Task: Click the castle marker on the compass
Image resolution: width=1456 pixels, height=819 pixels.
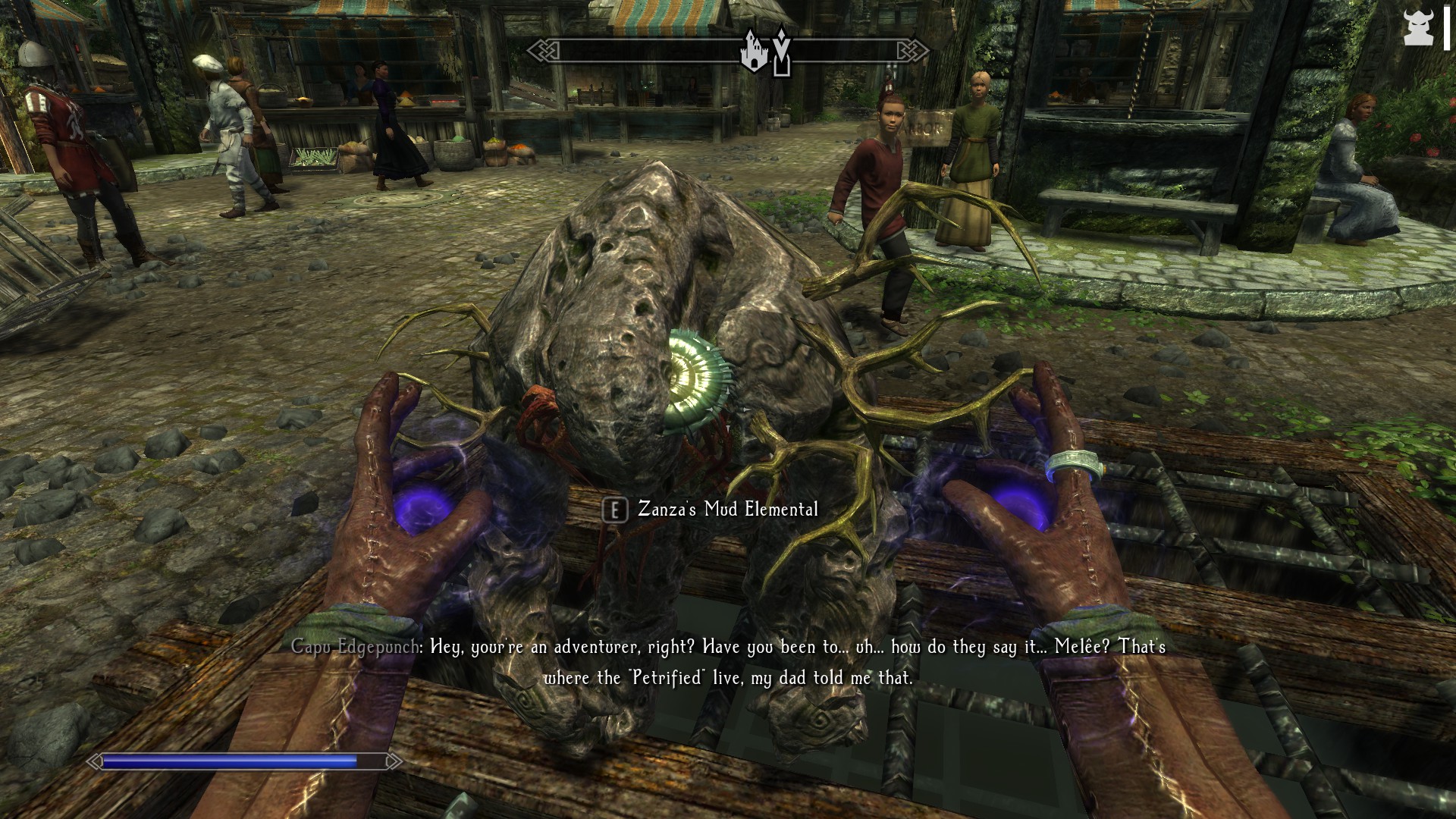Action: coord(754,52)
